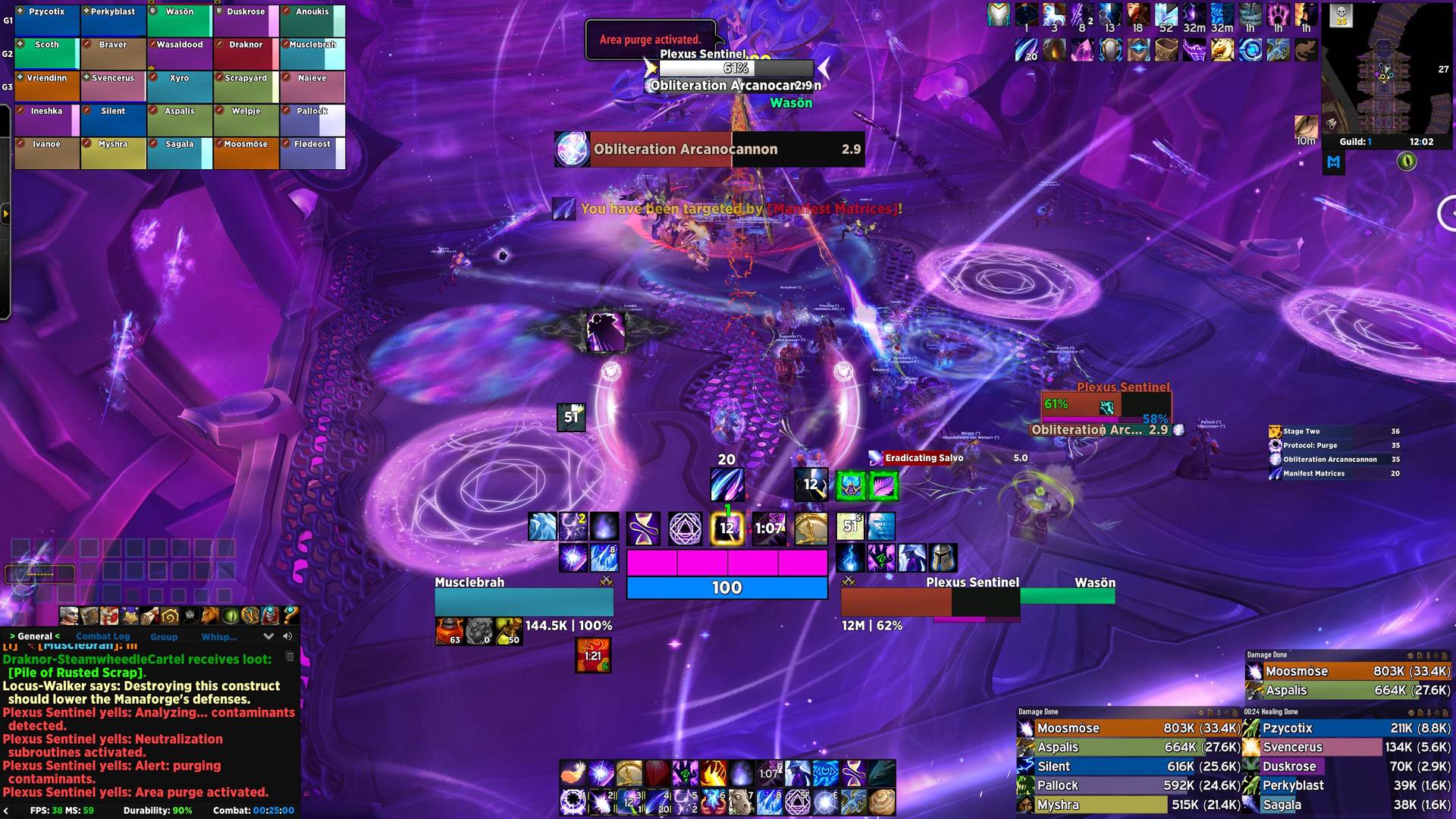This screenshot has height=819, width=1456.
Task: Select Flødeost in the raid frames
Action: (x=312, y=152)
